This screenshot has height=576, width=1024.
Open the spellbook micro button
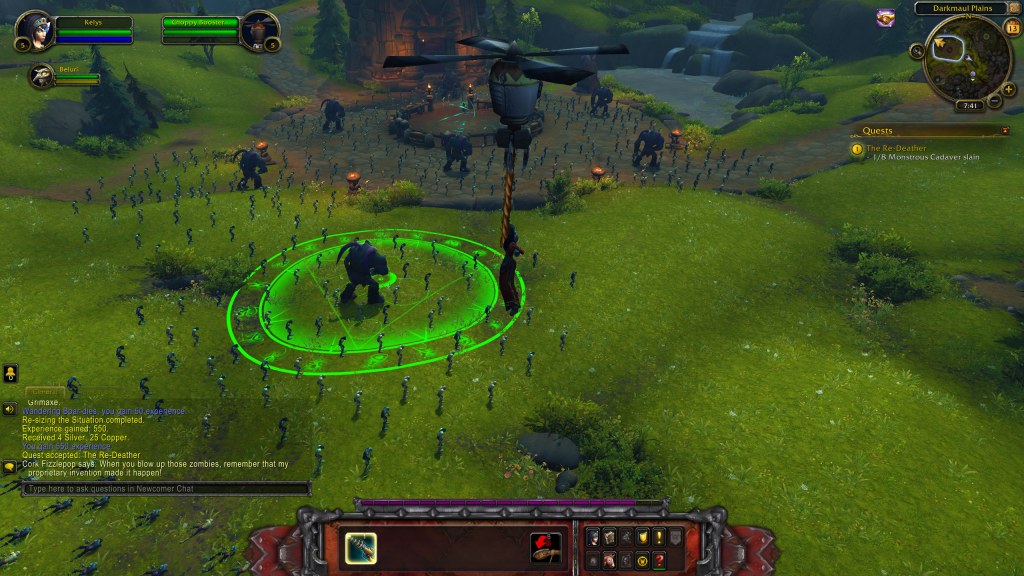click(609, 538)
